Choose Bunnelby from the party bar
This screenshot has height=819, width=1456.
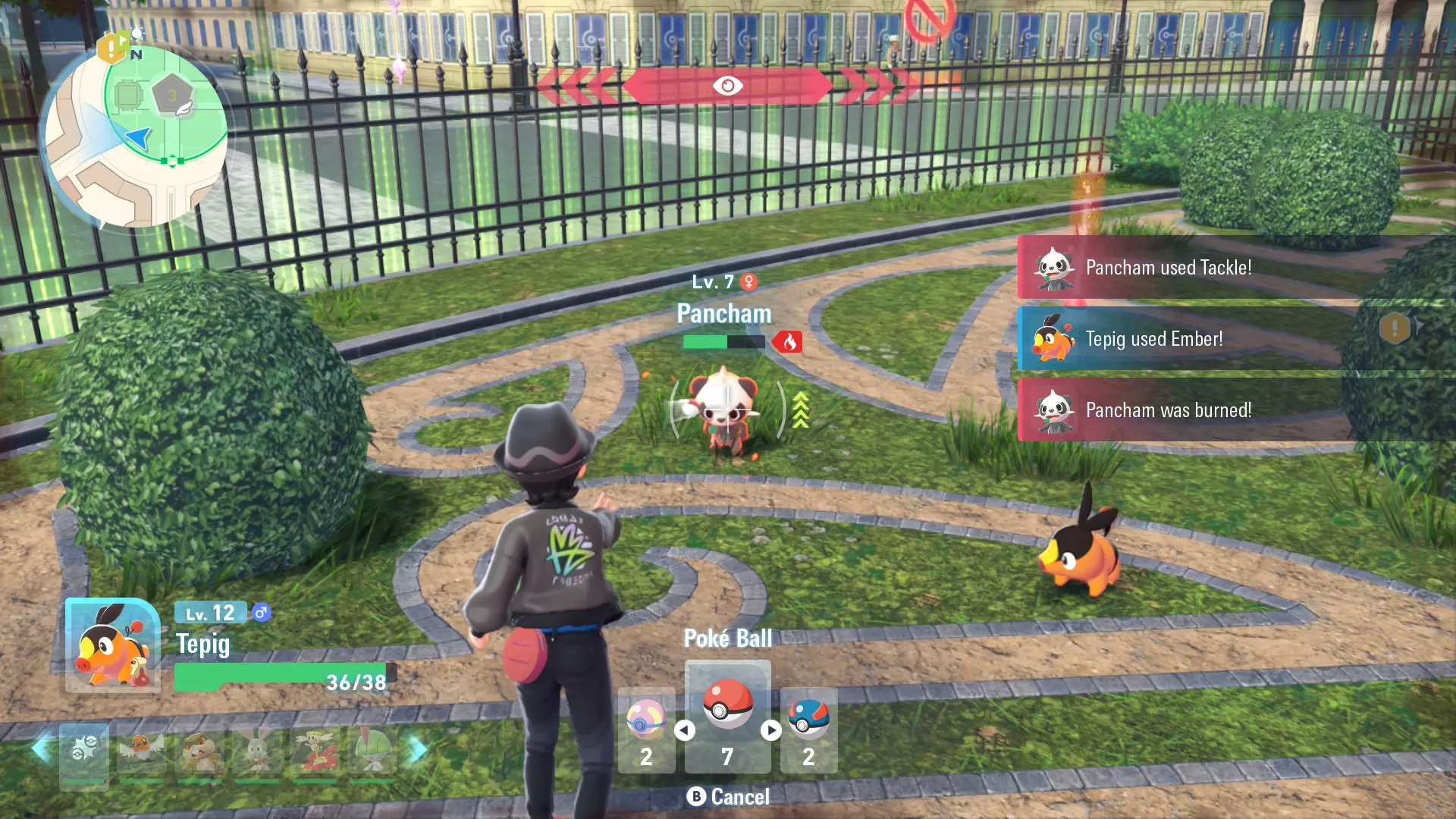(257, 752)
